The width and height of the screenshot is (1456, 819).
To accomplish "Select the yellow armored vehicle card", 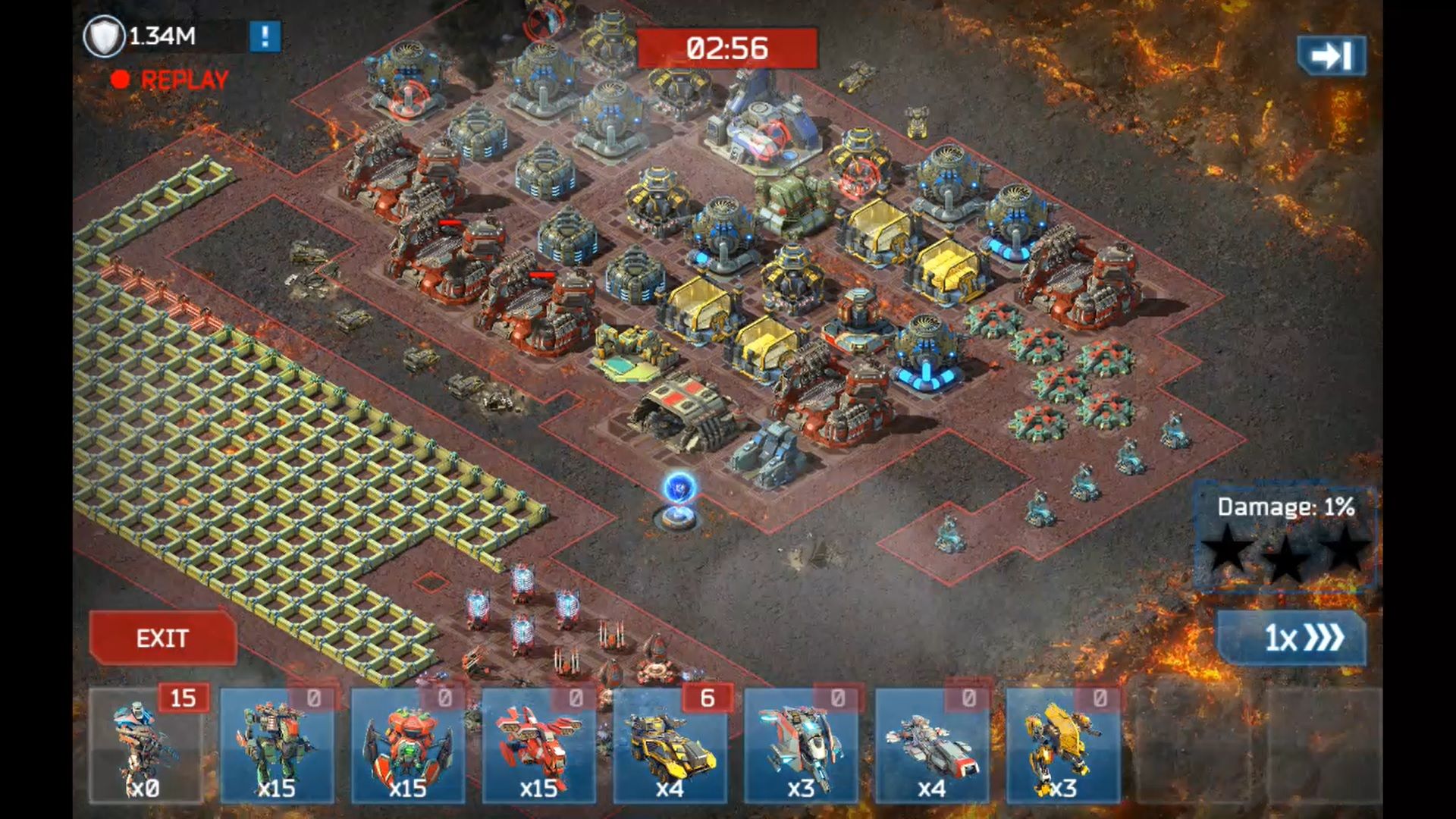I will 670,745.
